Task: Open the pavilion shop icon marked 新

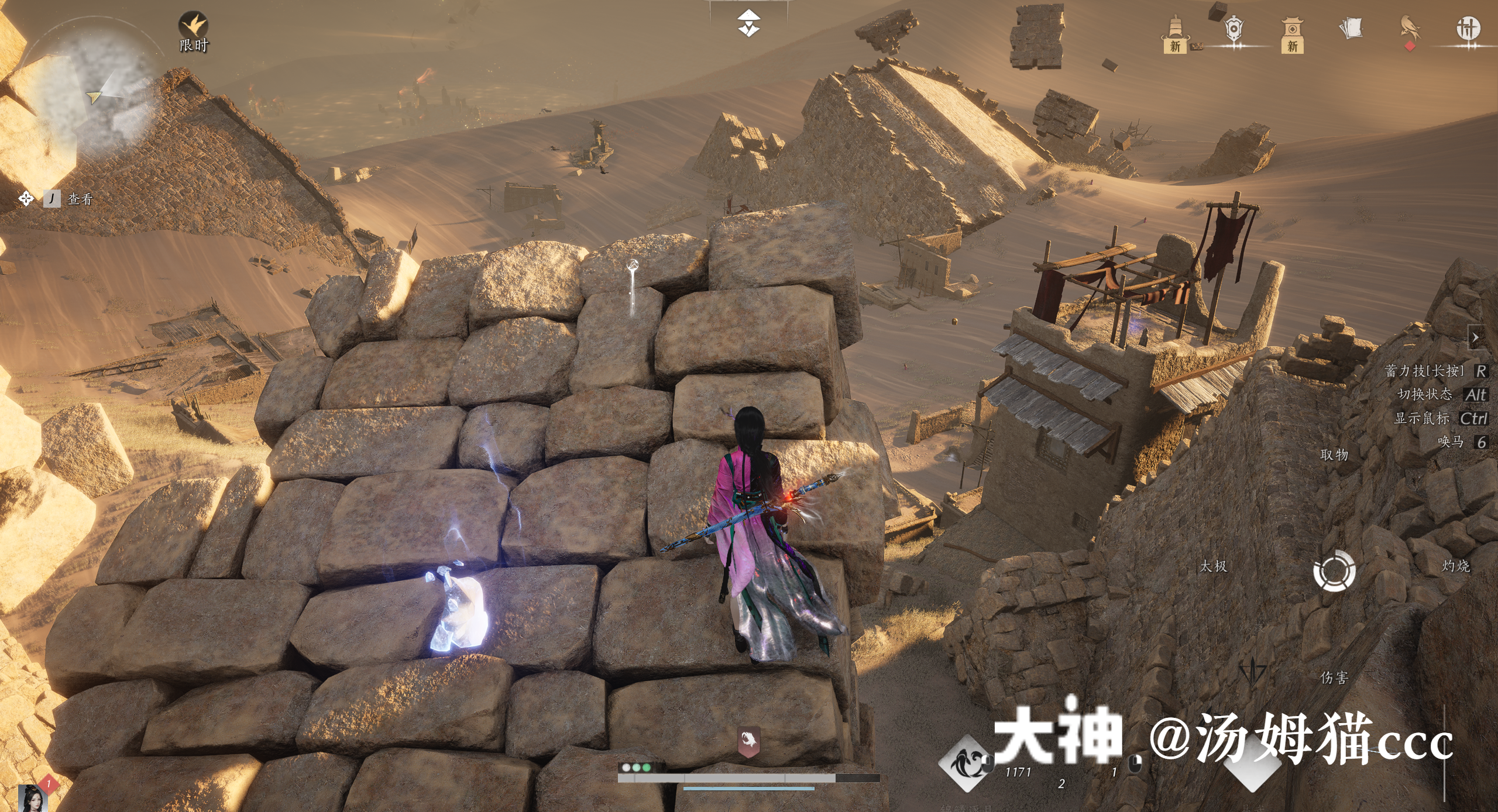Action: 1292,35
